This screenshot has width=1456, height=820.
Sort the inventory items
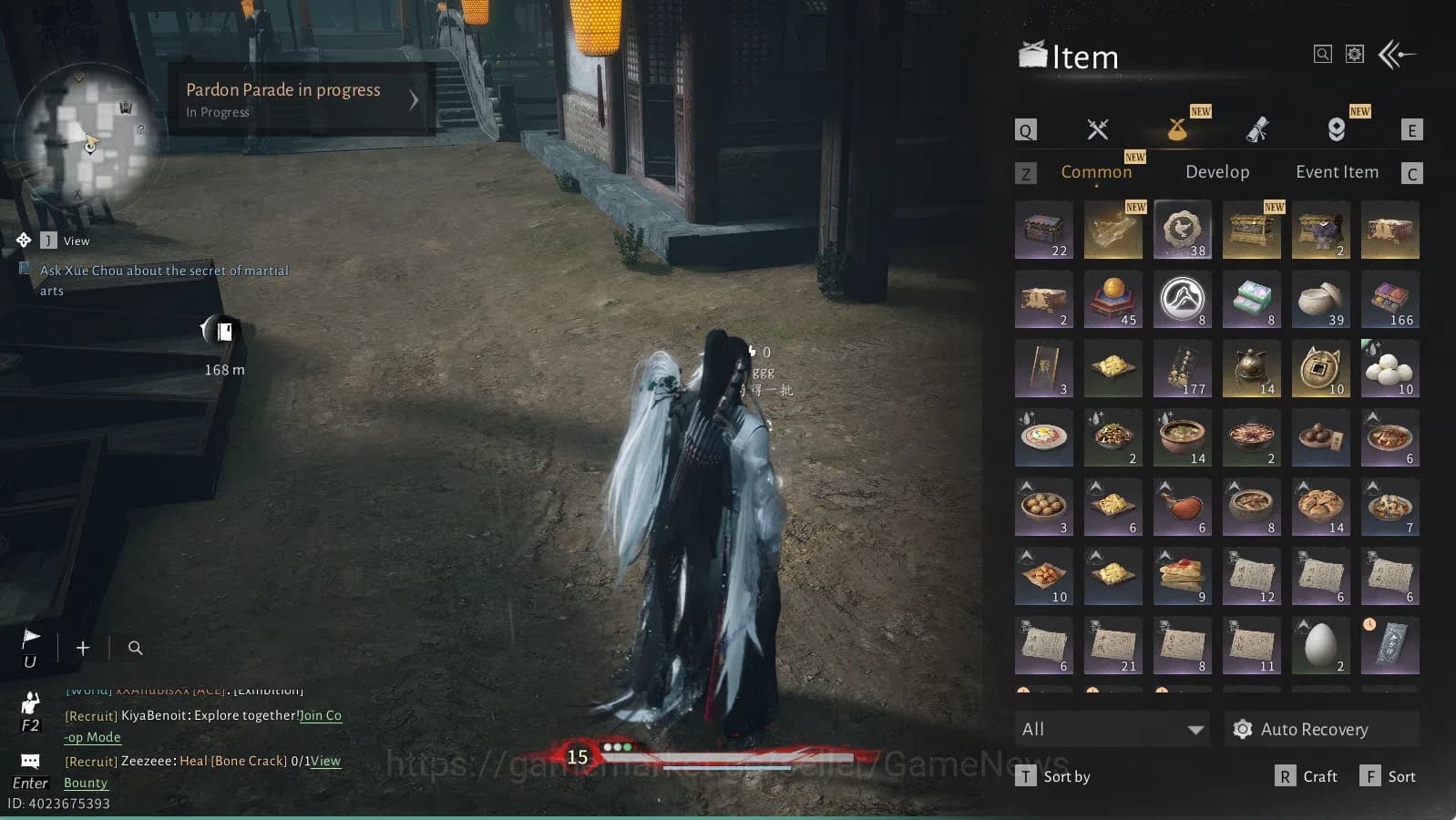click(1389, 776)
